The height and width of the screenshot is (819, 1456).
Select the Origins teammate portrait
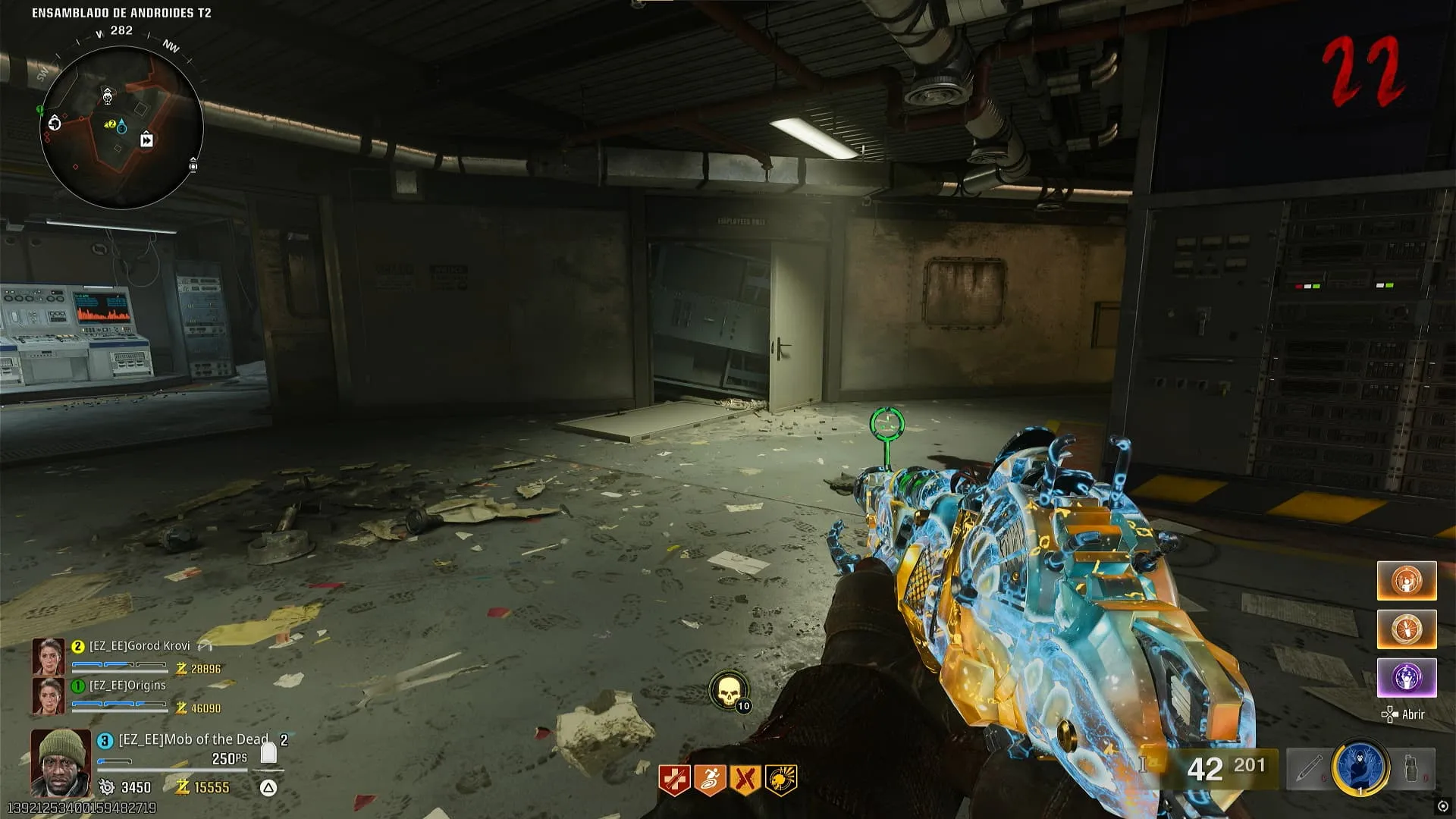pyautogui.click(x=48, y=695)
